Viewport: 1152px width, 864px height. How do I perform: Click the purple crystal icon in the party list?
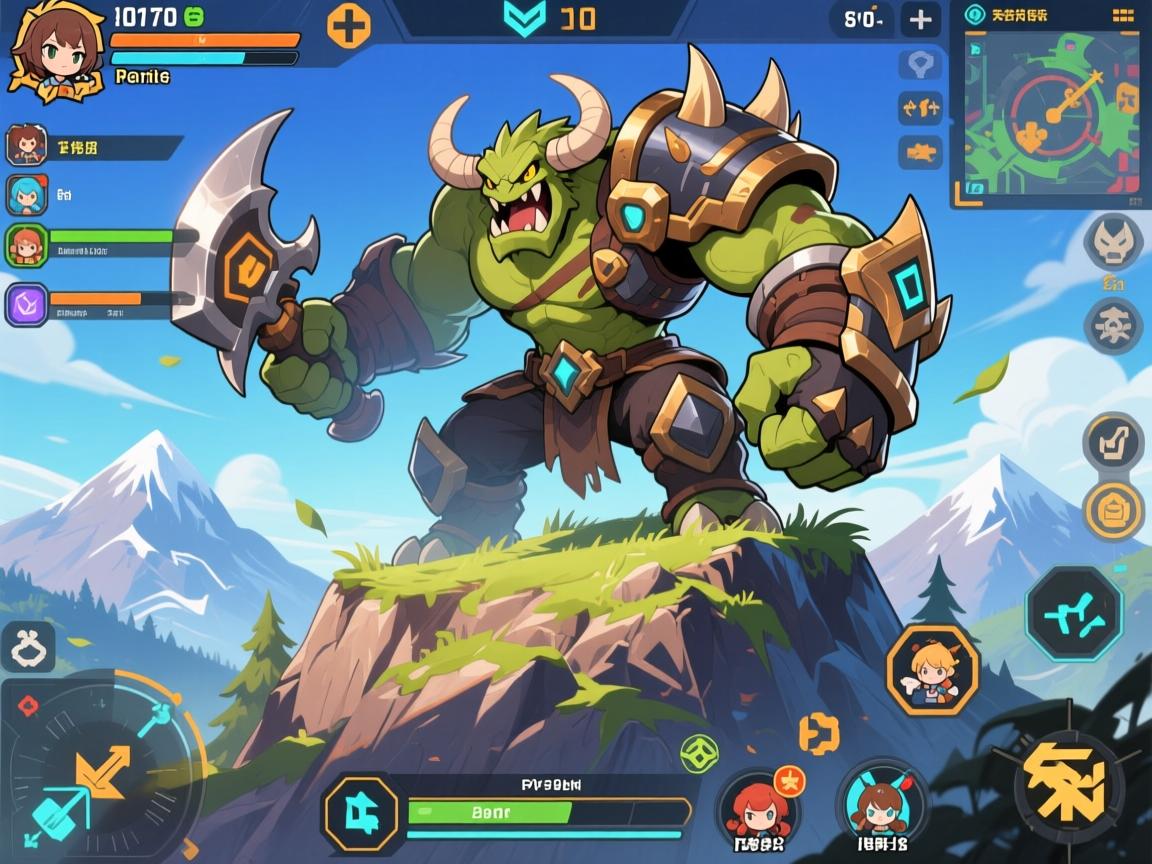click(25, 304)
